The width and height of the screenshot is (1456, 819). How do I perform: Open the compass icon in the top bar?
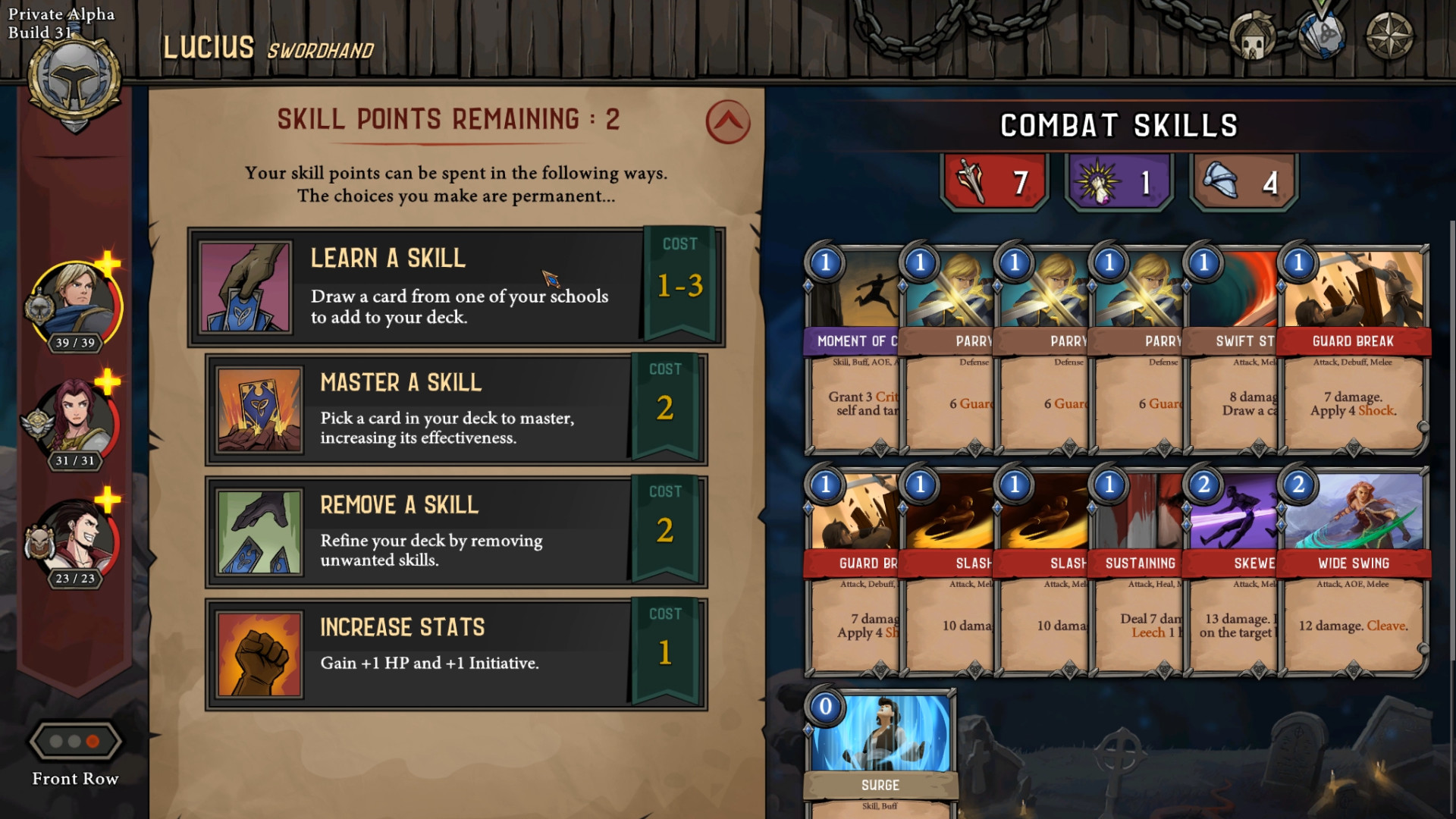1389,36
